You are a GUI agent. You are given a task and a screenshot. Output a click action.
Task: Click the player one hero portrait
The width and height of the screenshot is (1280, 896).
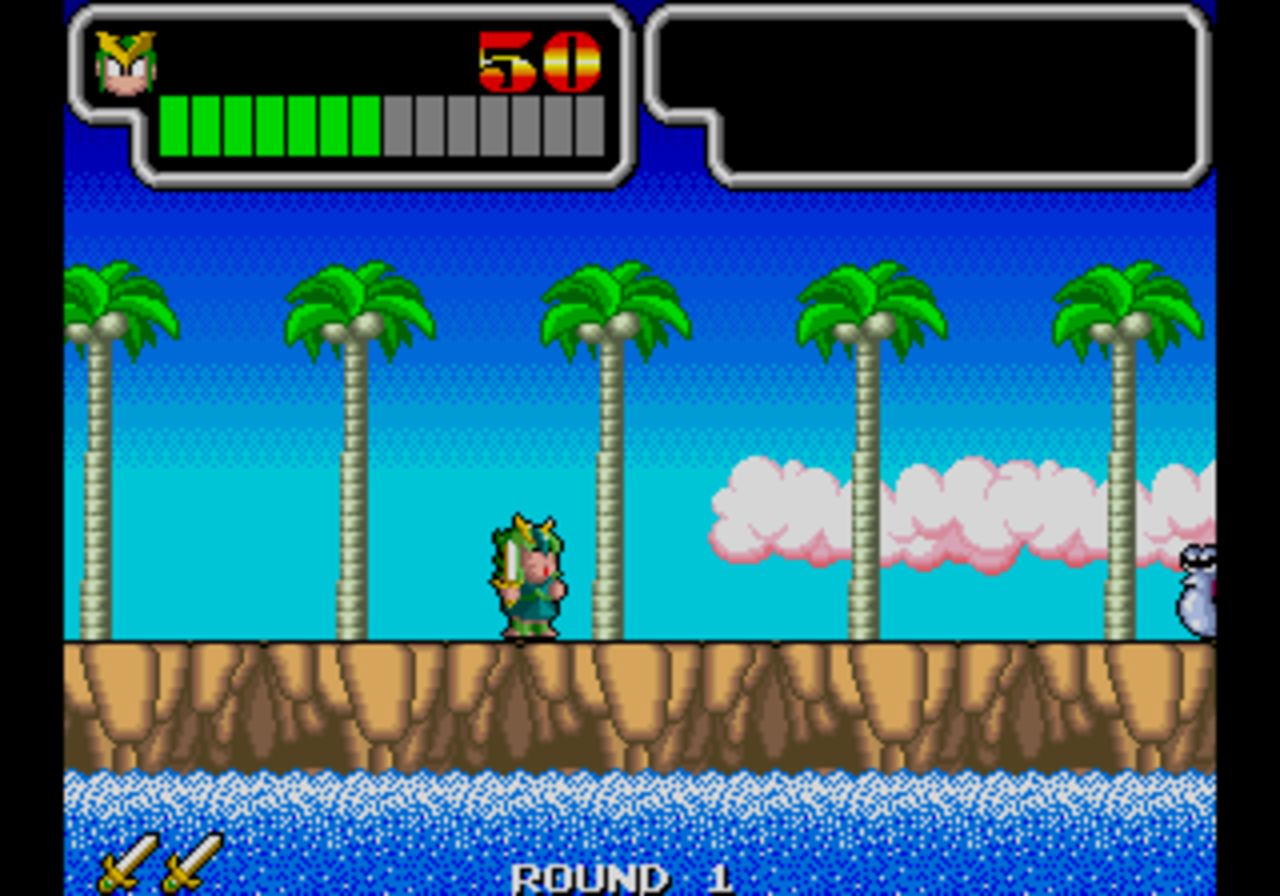(x=126, y=64)
